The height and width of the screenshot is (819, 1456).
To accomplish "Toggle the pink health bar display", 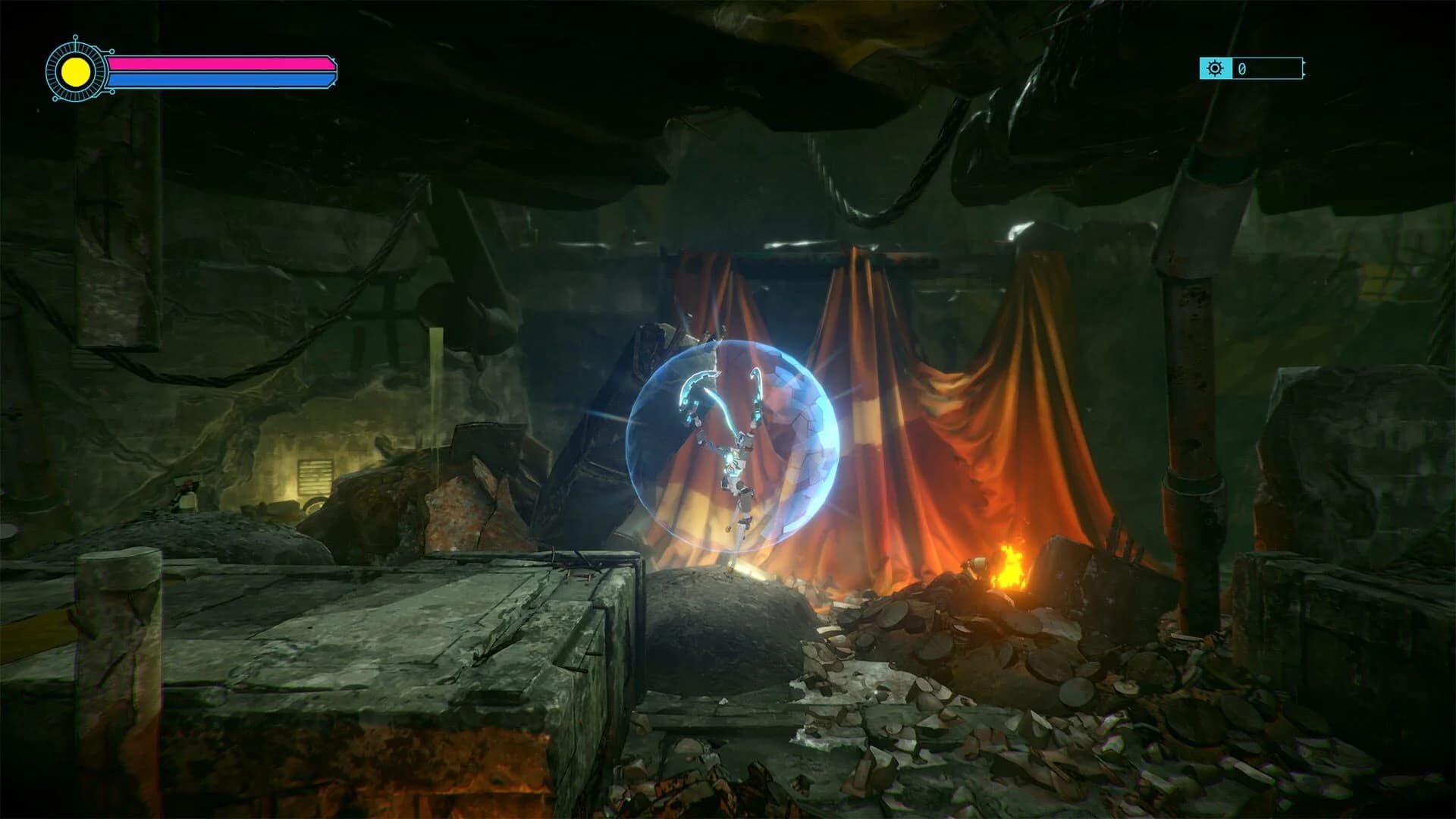I will point(220,63).
